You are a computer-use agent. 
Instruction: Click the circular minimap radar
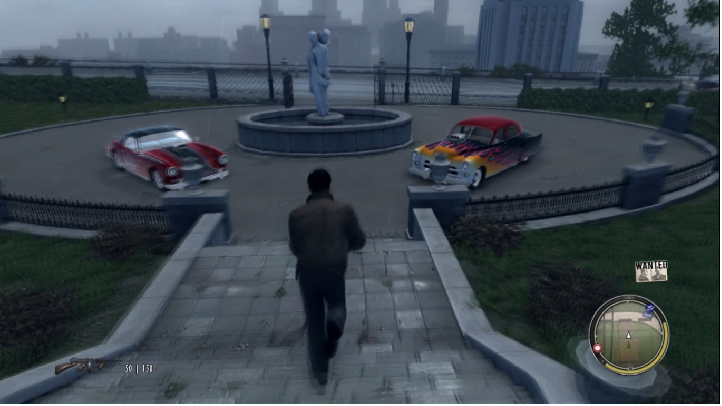click(x=627, y=335)
